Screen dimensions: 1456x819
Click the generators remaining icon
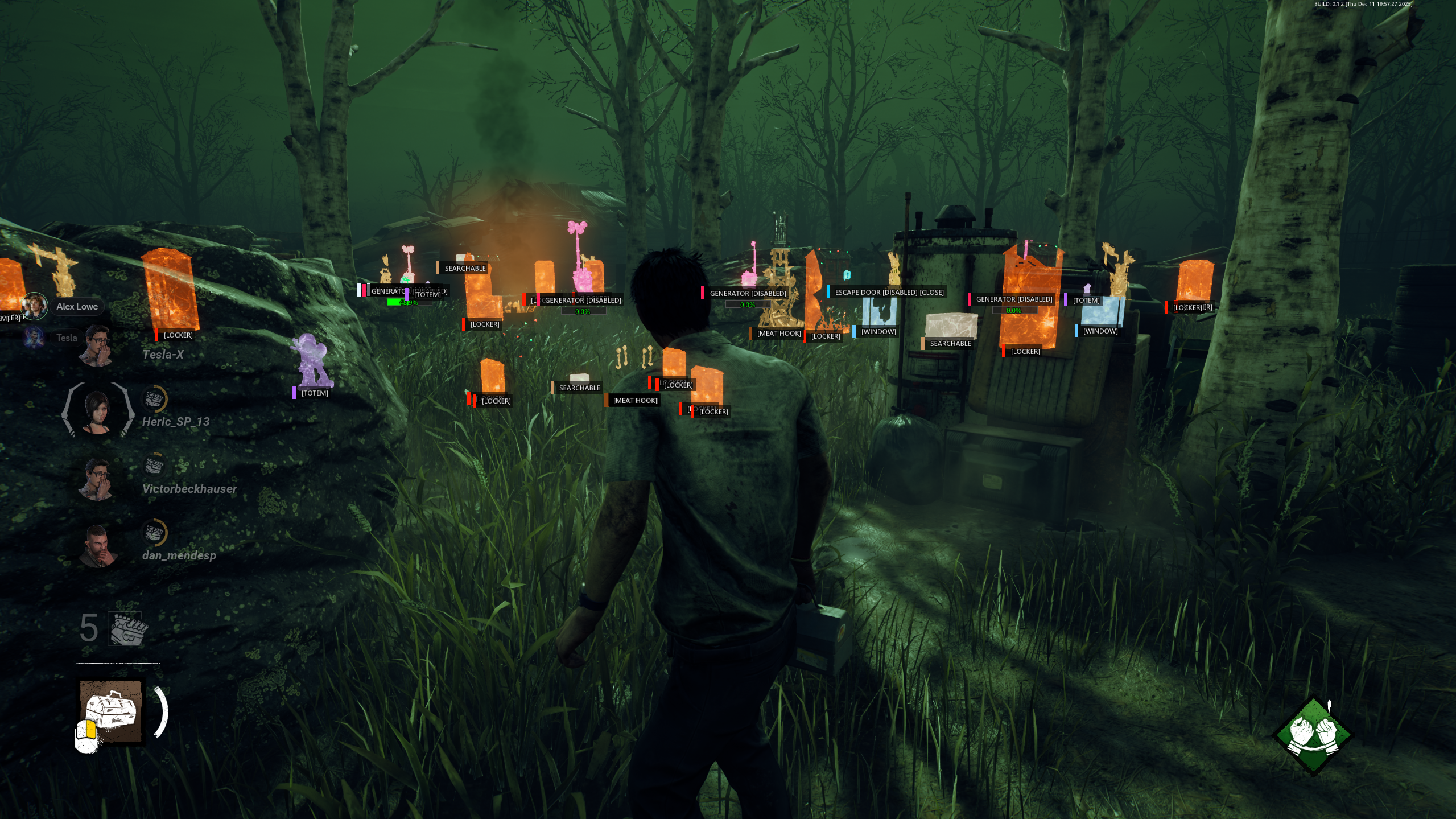pos(126,629)
